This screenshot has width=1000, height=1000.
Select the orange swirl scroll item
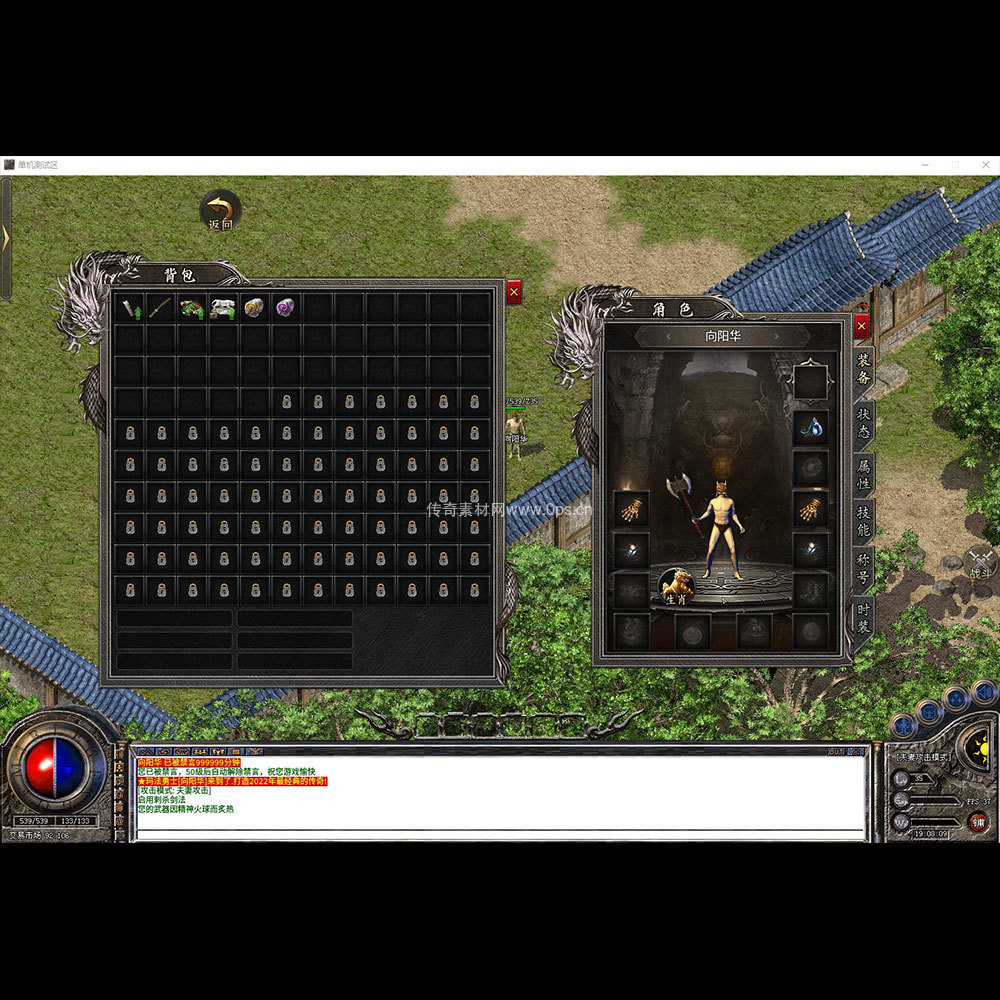[254, 308]
